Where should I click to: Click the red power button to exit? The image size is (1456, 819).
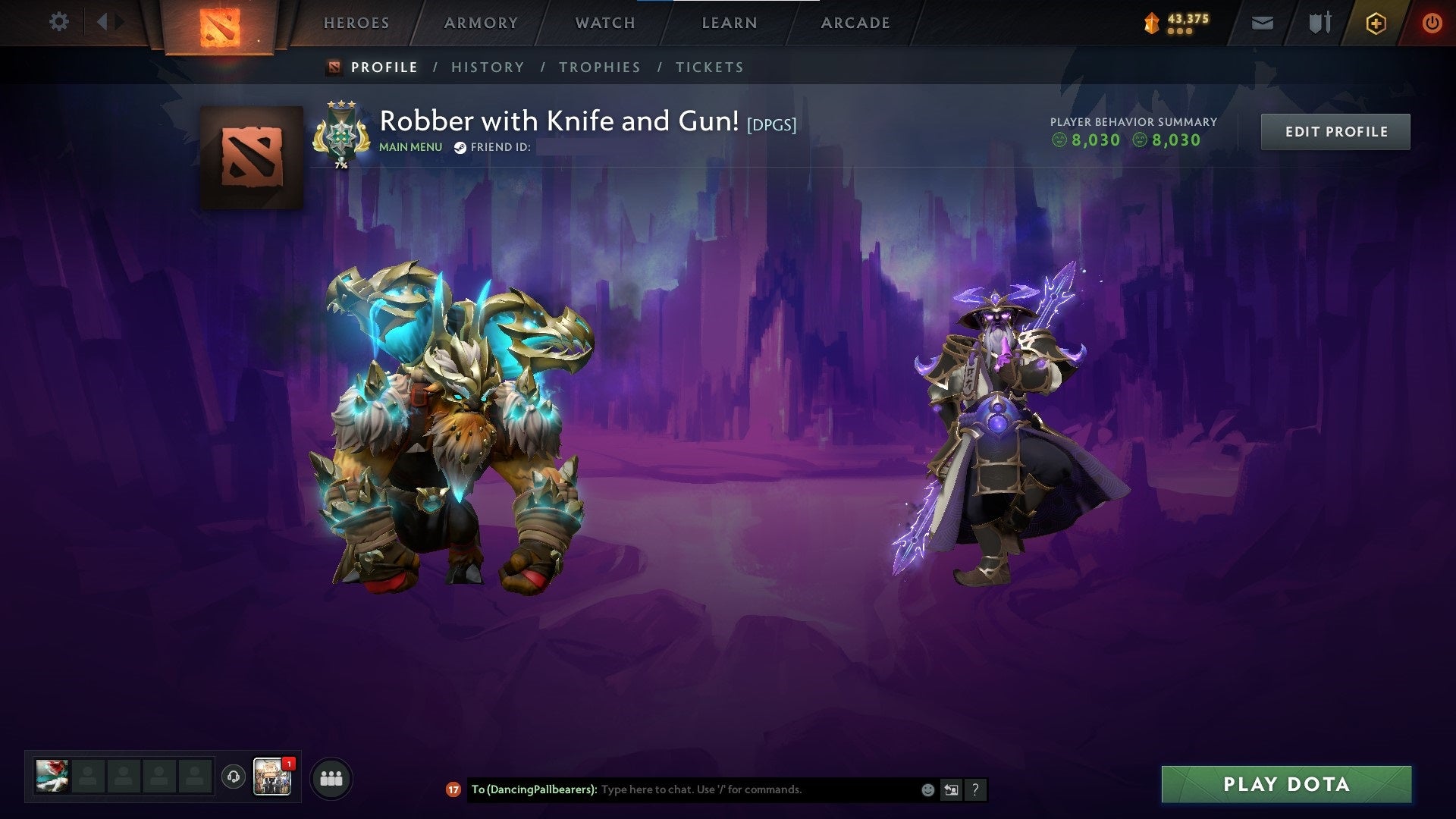(1432, 23)
